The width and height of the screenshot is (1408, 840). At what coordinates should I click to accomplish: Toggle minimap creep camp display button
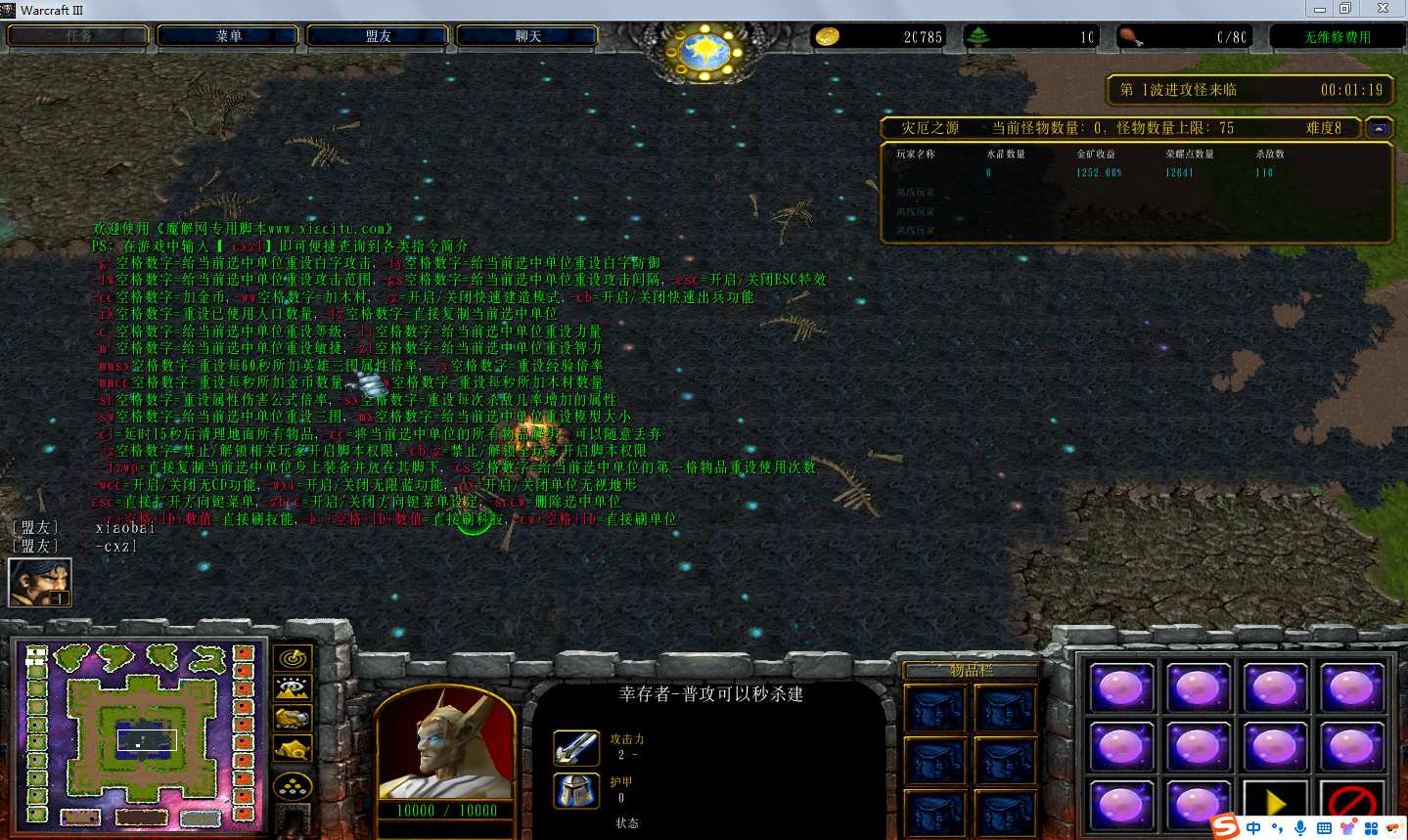coord(293,750)
